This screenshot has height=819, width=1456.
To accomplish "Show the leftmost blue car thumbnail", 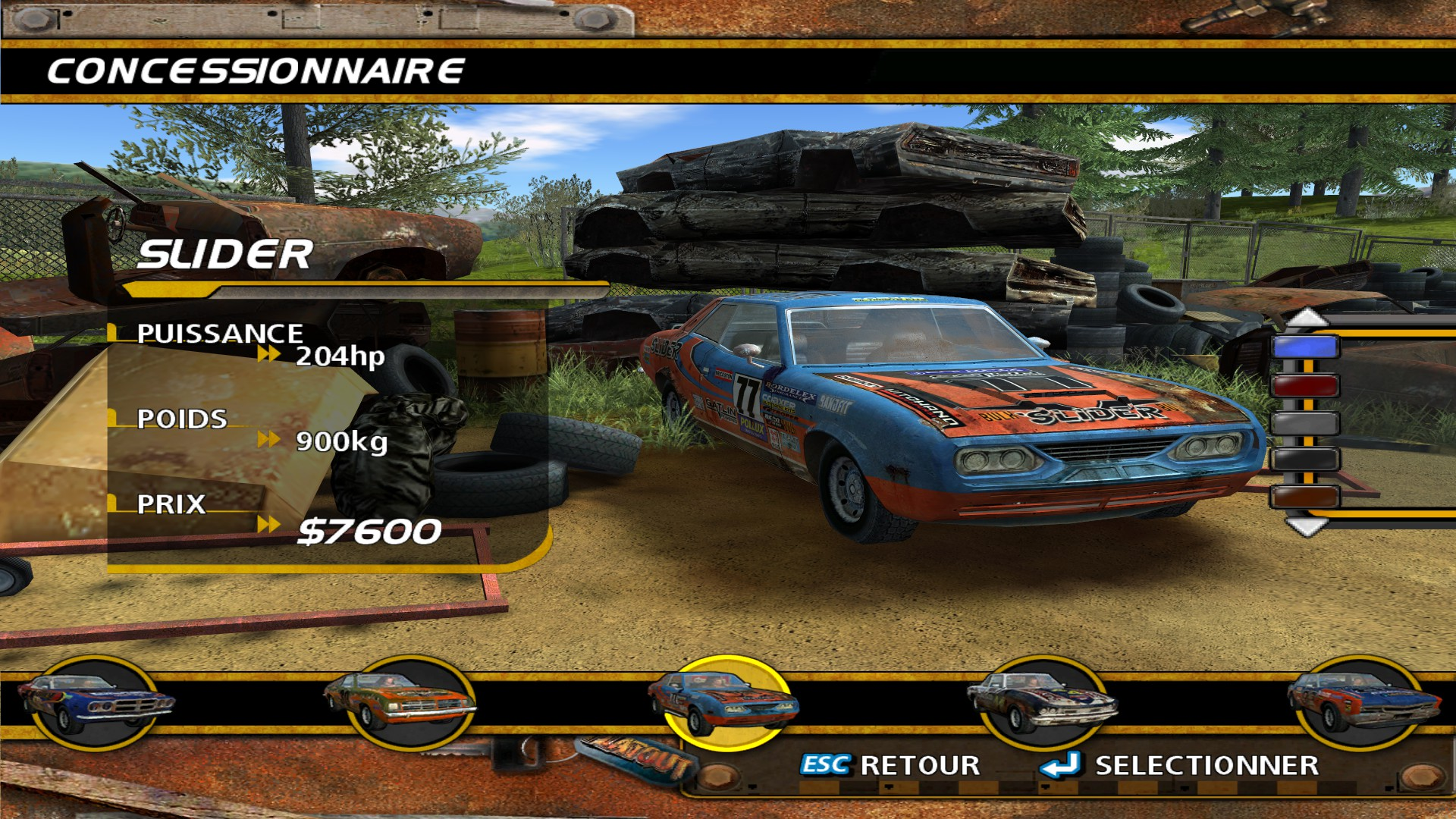I will 94,703.
